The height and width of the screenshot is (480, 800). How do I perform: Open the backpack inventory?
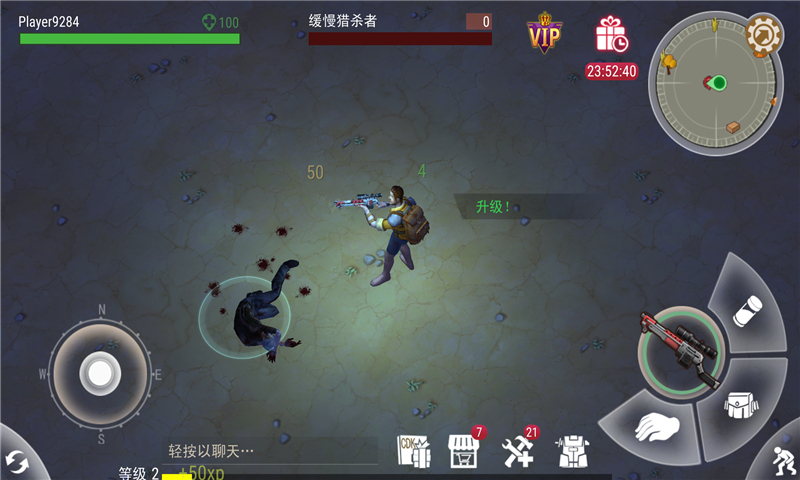[742, 406]
